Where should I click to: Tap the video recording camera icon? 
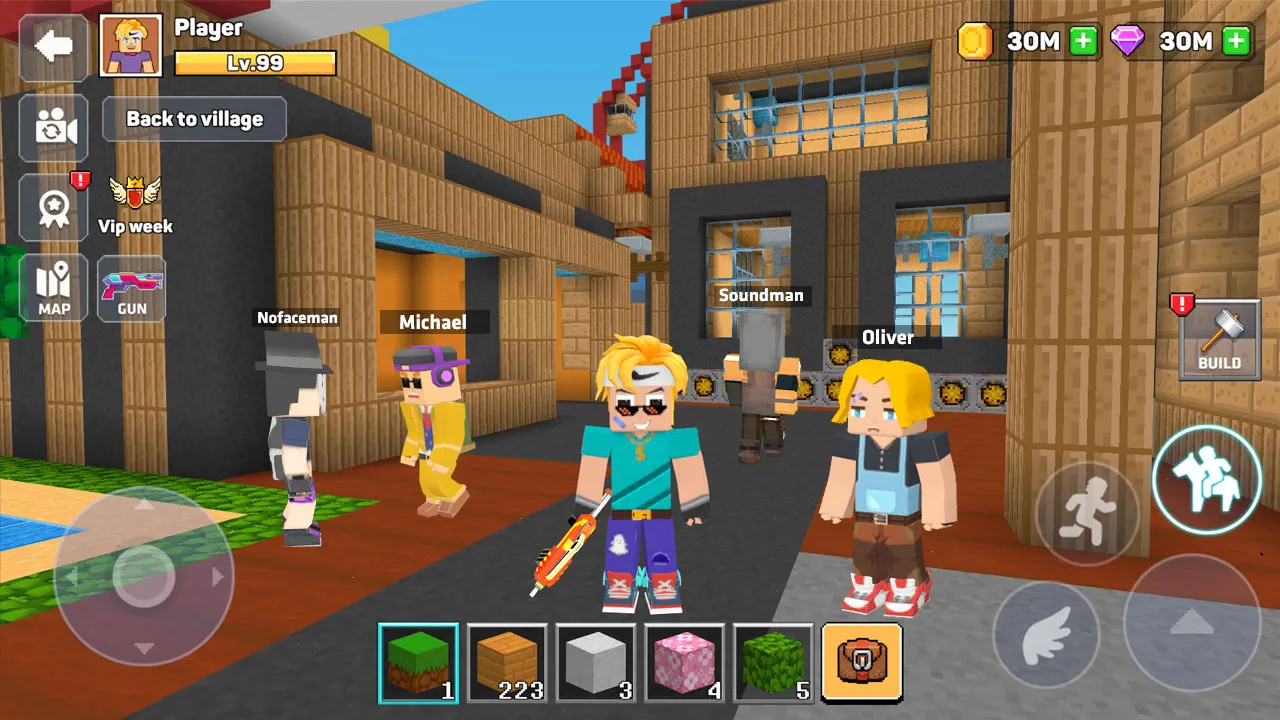click(x=52, y=128)
